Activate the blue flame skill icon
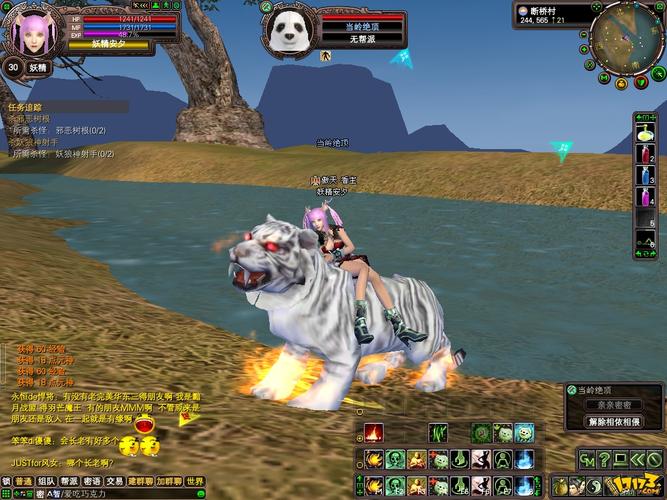This screenshot has height=500, width=667. click(526, 459)
